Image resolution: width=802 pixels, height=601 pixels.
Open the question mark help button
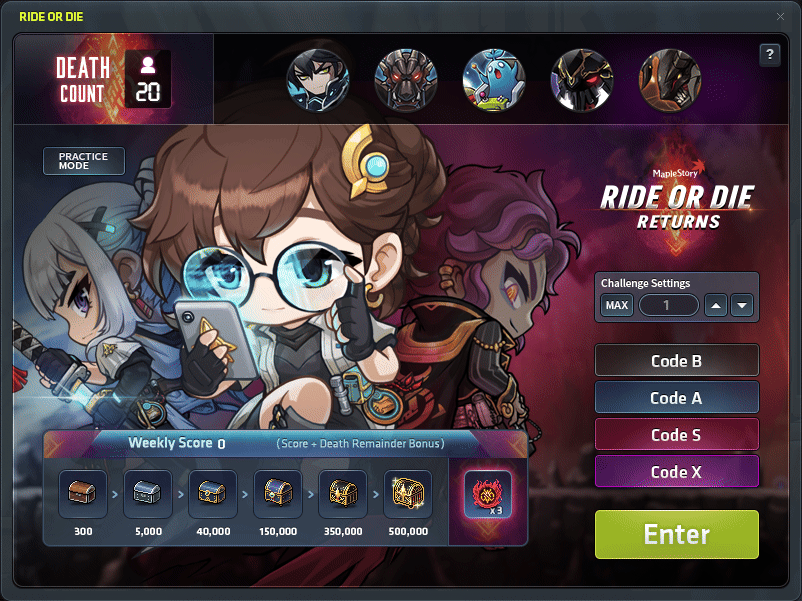coord(769,55)
